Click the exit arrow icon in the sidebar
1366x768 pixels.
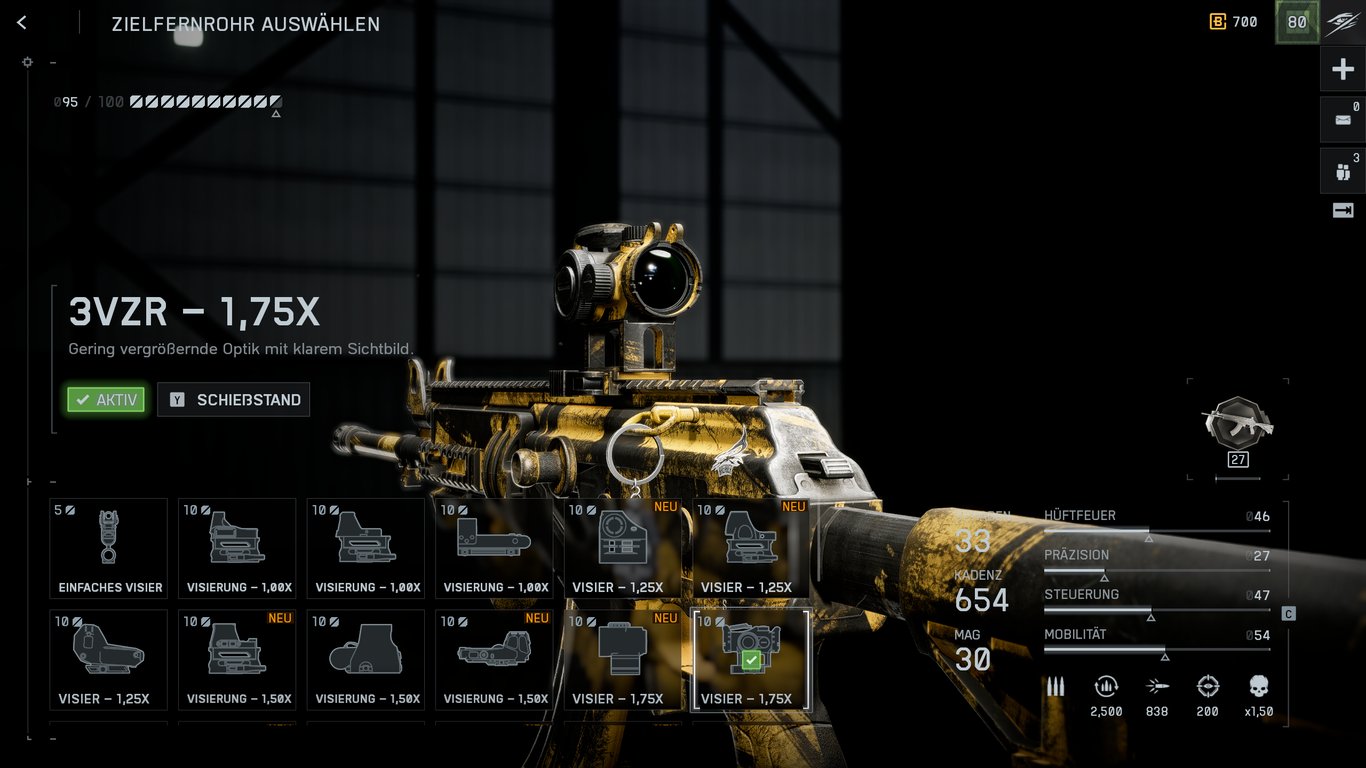(1343, 210)
